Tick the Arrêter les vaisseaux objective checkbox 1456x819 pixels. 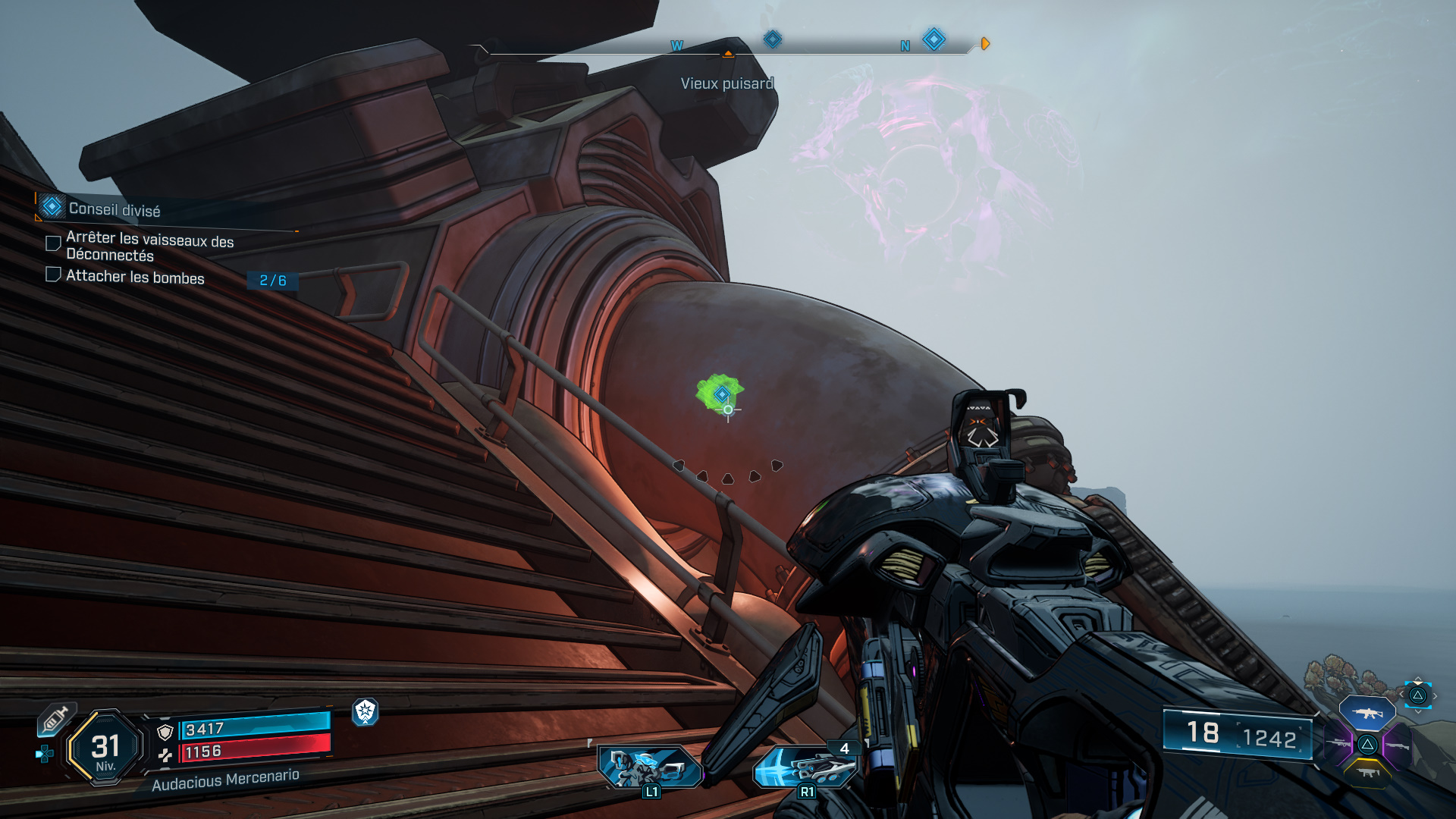point(53,243)
